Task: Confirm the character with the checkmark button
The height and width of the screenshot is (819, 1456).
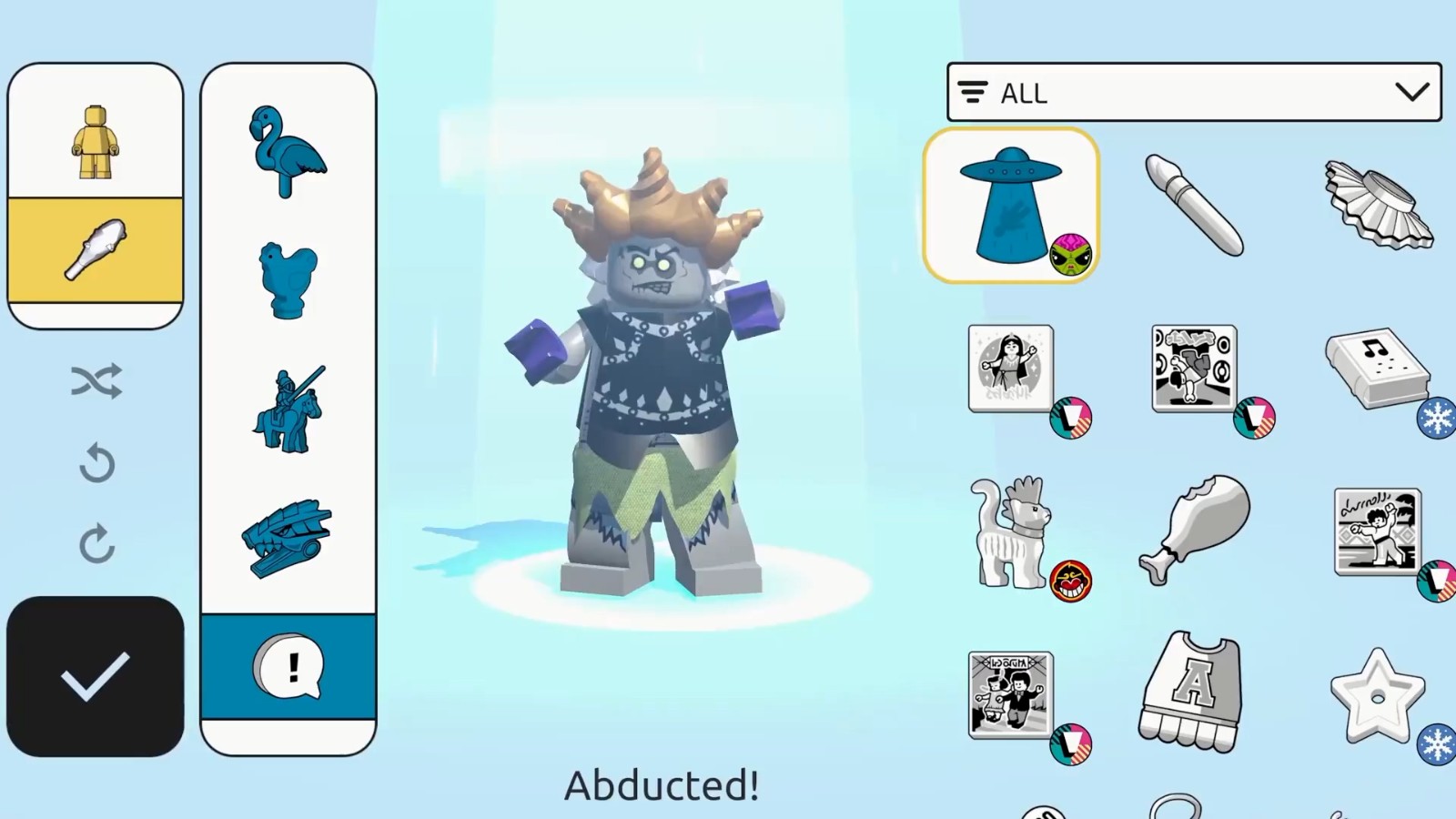Action: pyautogui.click(x=95, y=676)
